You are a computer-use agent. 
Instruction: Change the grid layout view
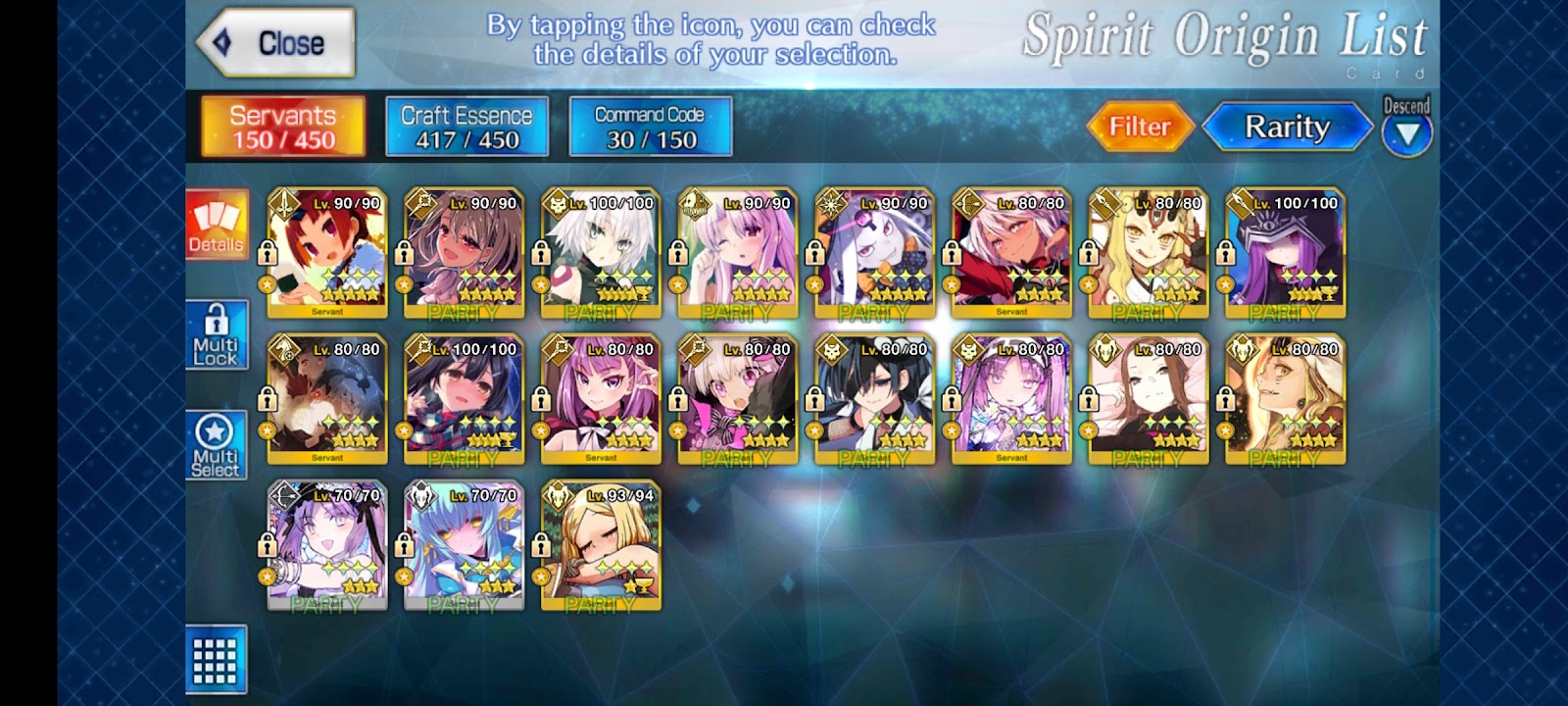216,660
